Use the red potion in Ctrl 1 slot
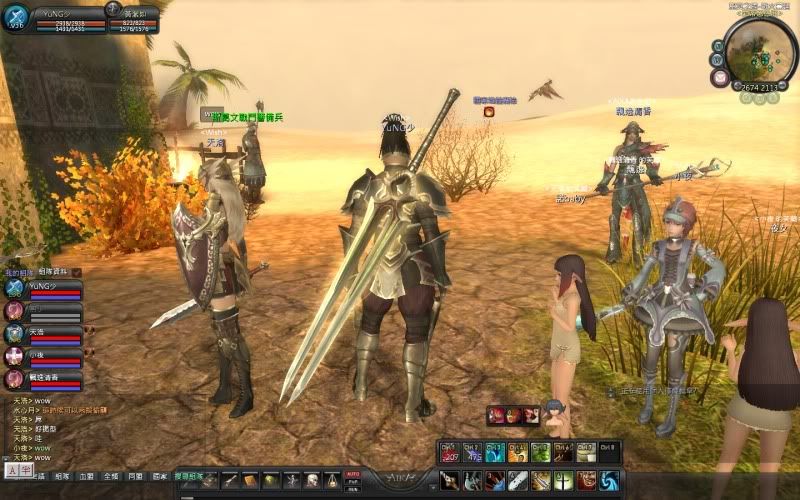This screenshot has width=800, height=500. point(448,453)
